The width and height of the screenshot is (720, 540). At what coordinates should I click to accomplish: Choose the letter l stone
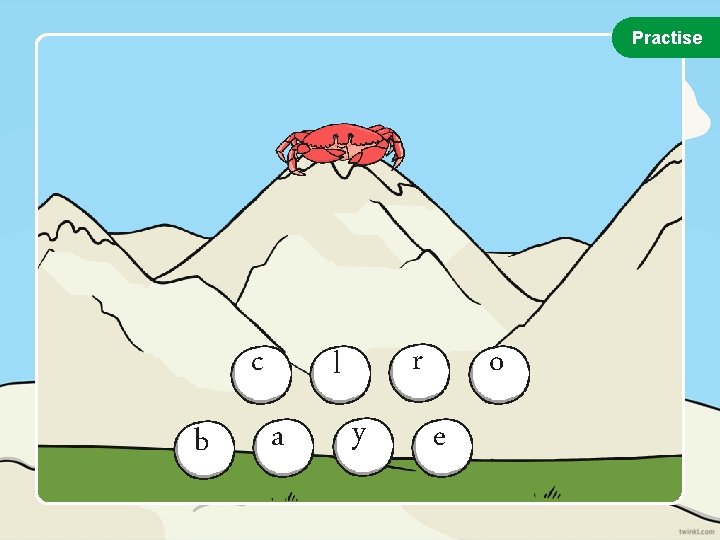point(340,364)
